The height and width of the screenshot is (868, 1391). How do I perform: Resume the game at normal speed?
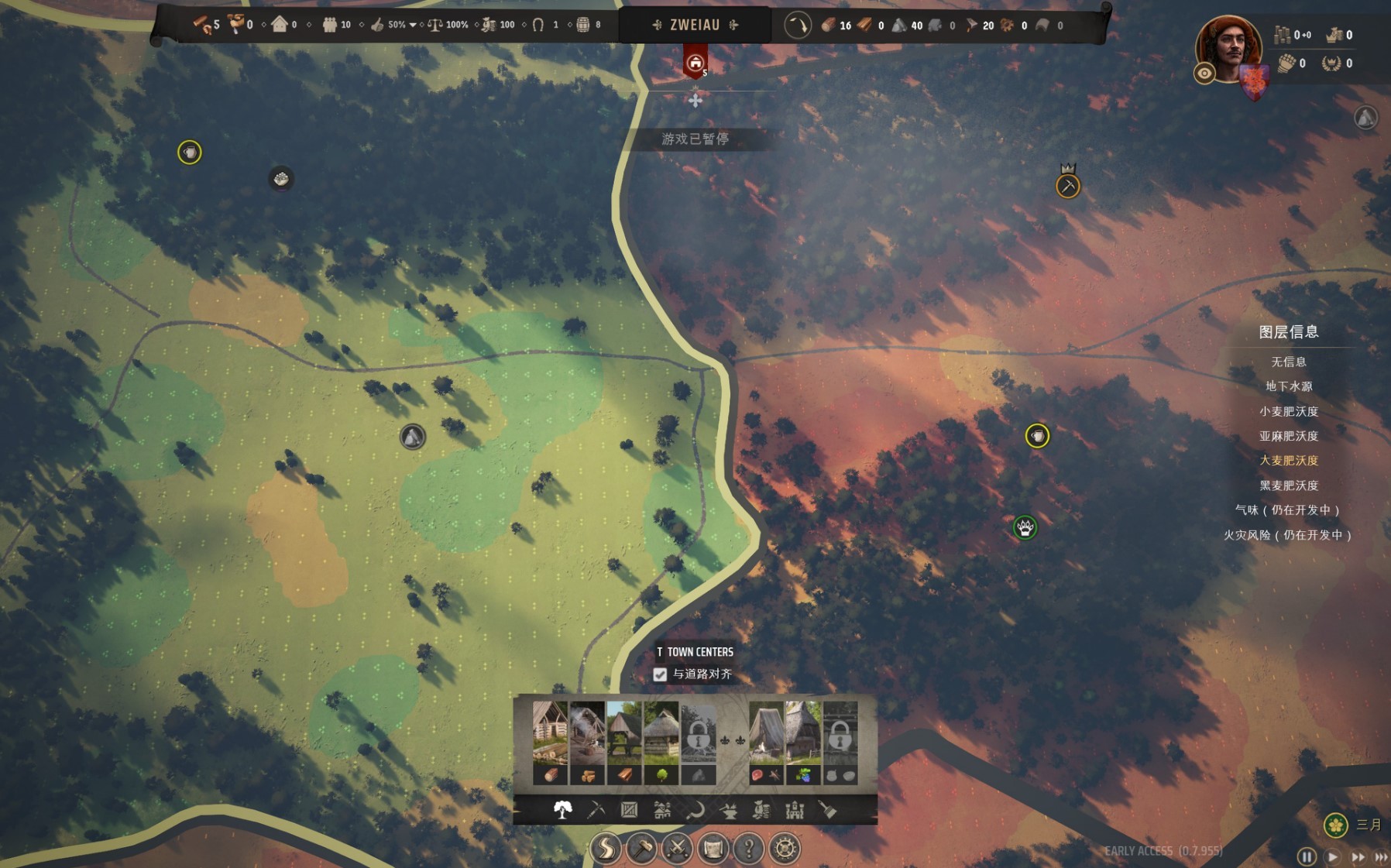point(1332,856)
